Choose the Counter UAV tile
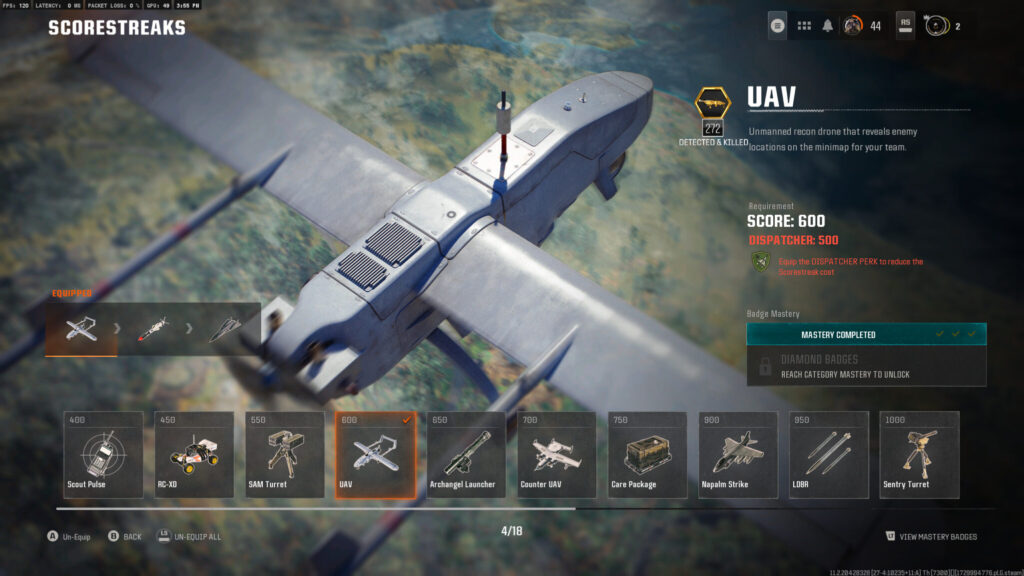Viewport: 1024px width, 576px height. click(x=557, y=455)
